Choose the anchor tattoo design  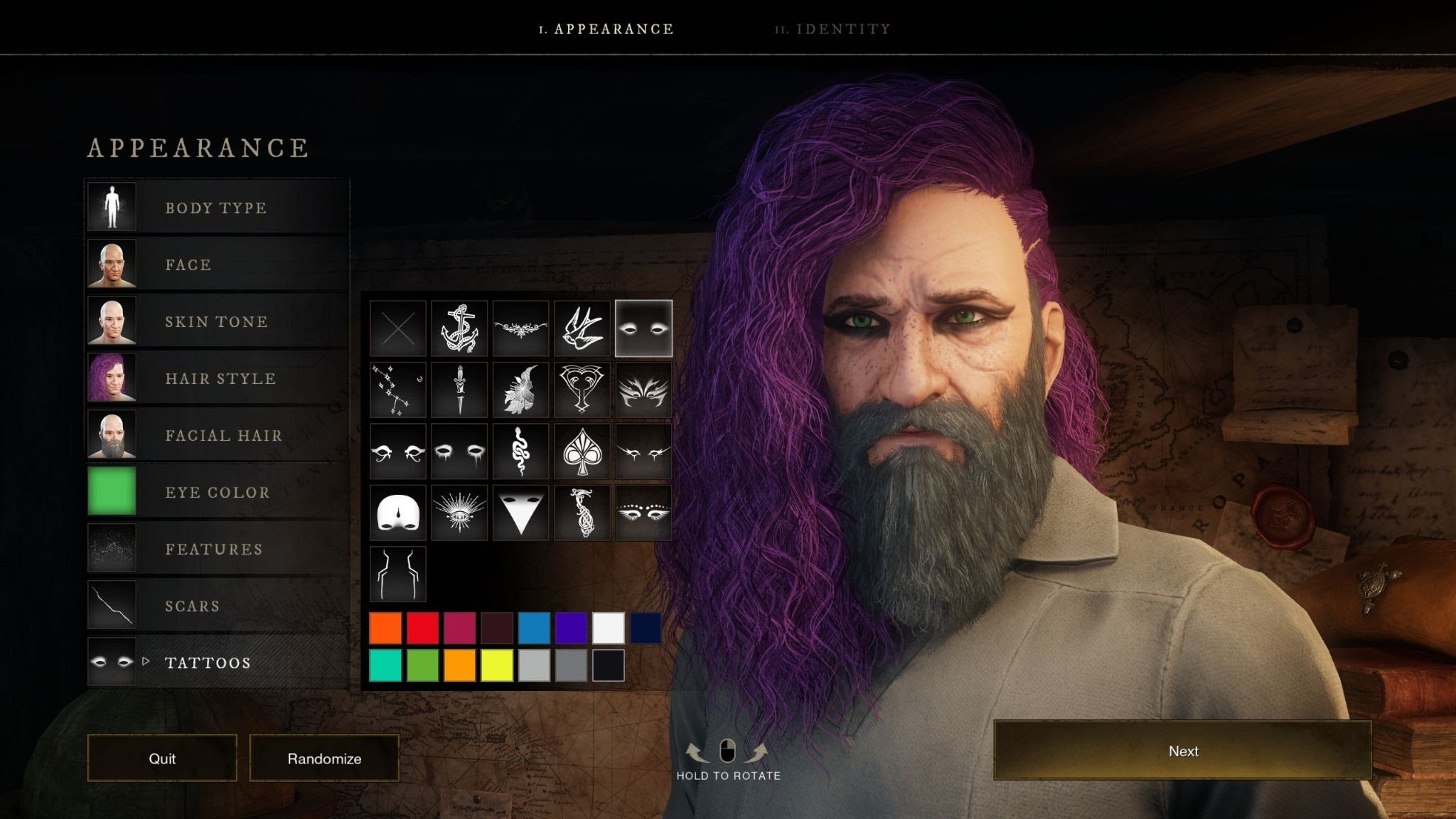459,328
